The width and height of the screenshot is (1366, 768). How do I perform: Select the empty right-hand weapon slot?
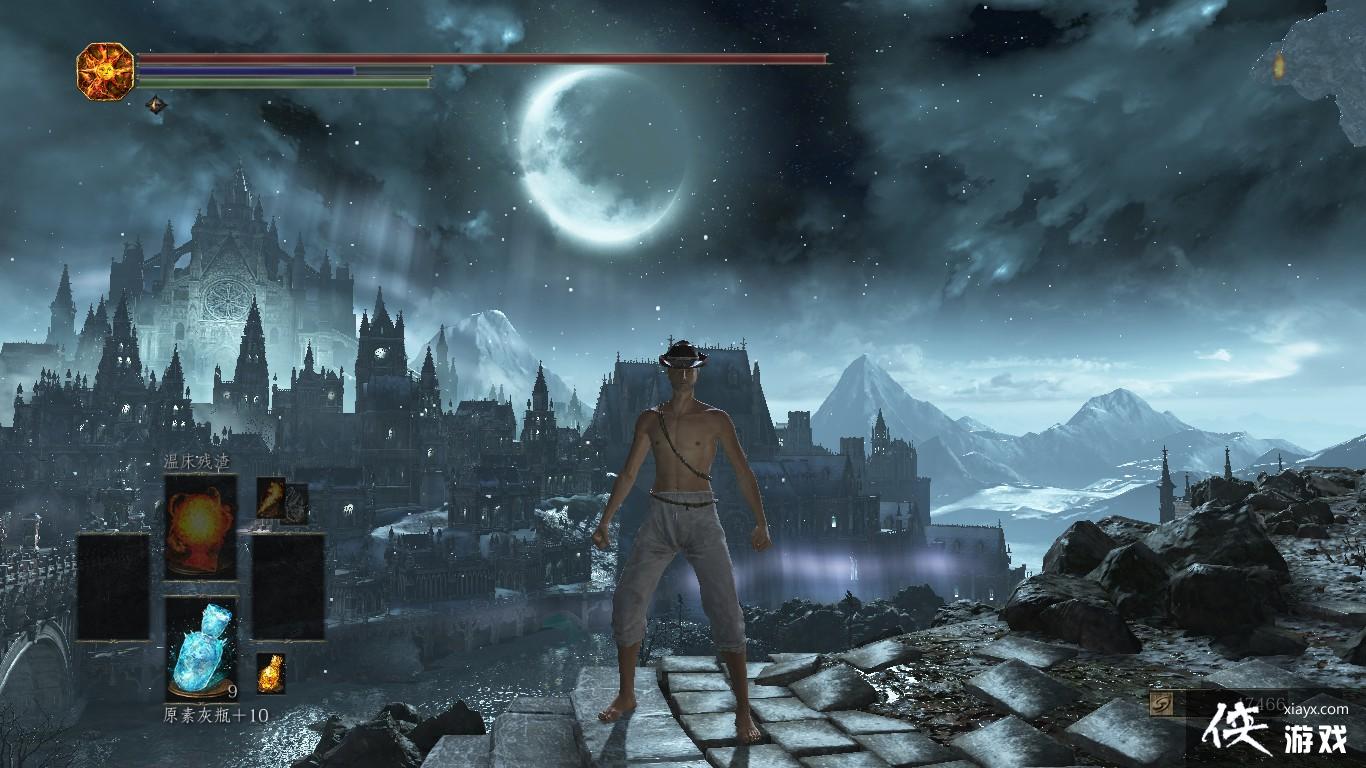(288, 587)
